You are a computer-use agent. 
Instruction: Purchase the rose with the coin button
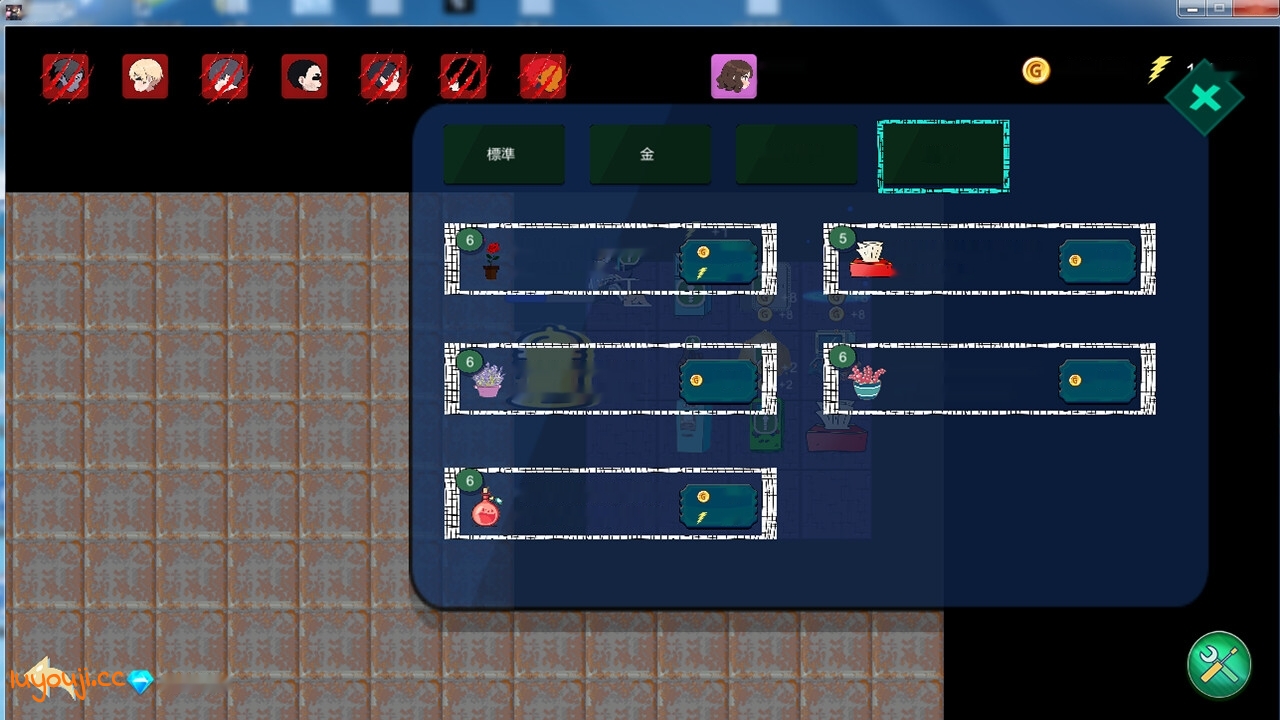(x=718, y=260)
